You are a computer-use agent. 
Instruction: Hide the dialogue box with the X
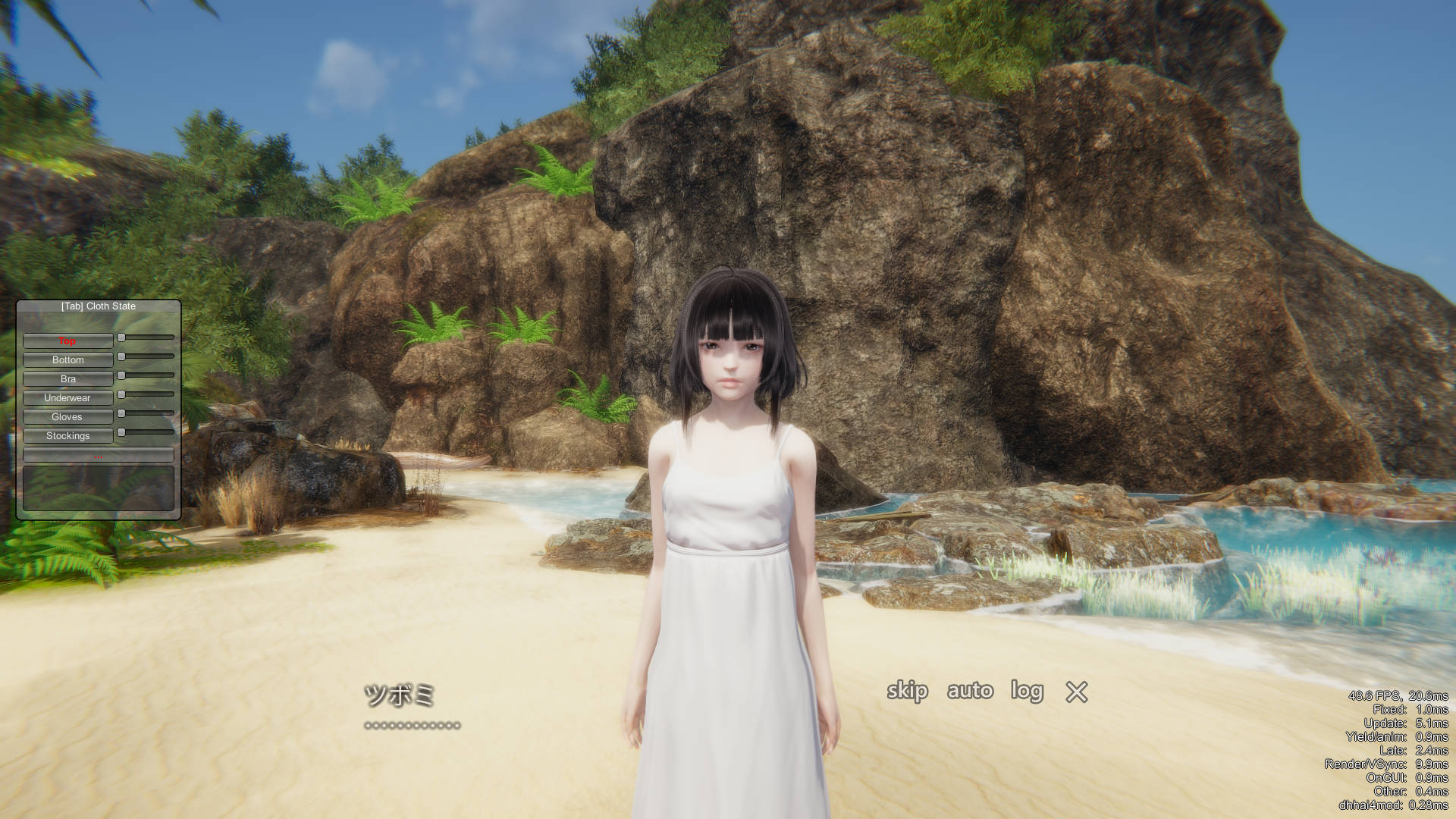point(1076,692)
